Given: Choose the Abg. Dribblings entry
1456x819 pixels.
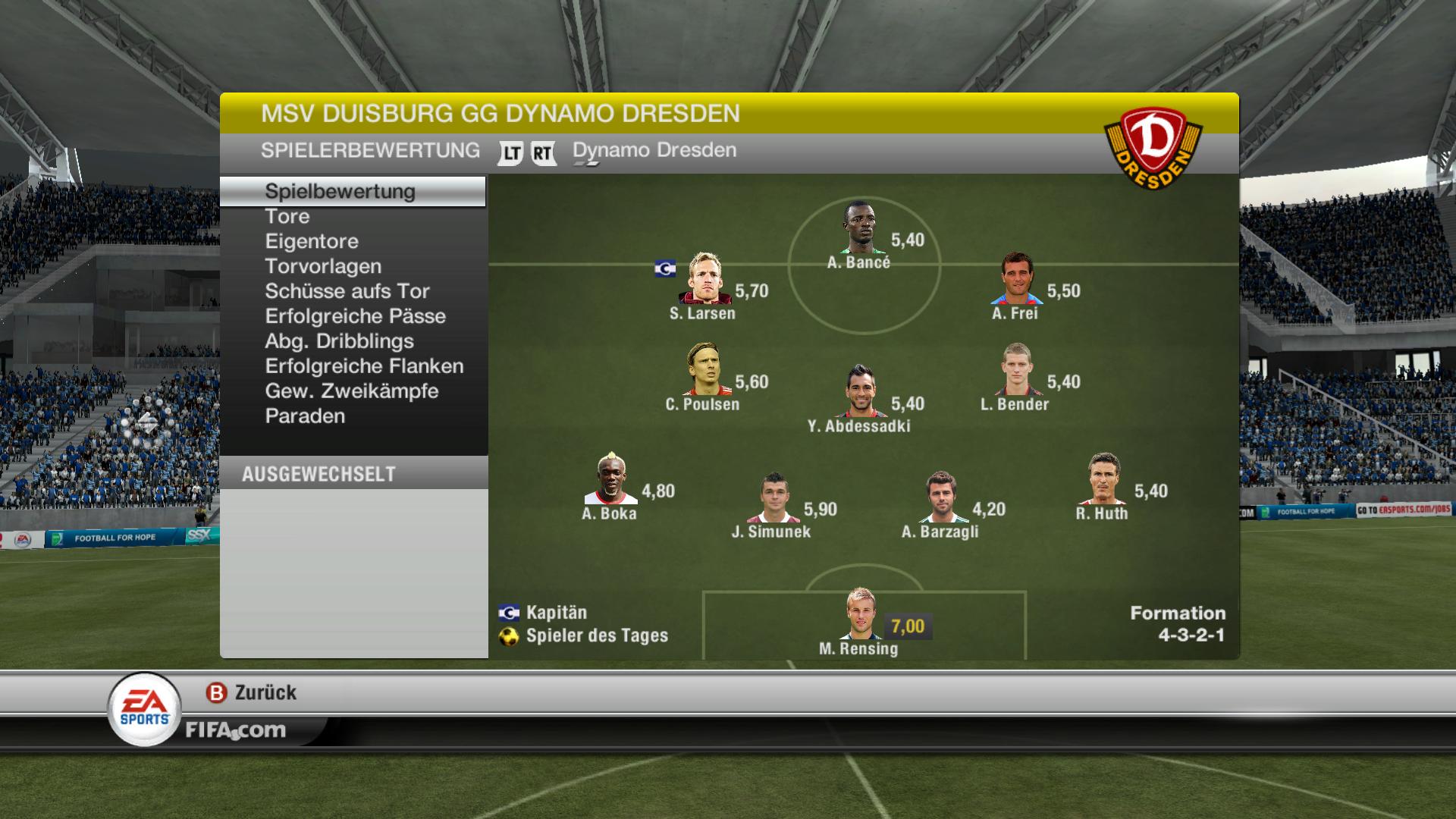Looking at the screenshot, I should (339, 341).
